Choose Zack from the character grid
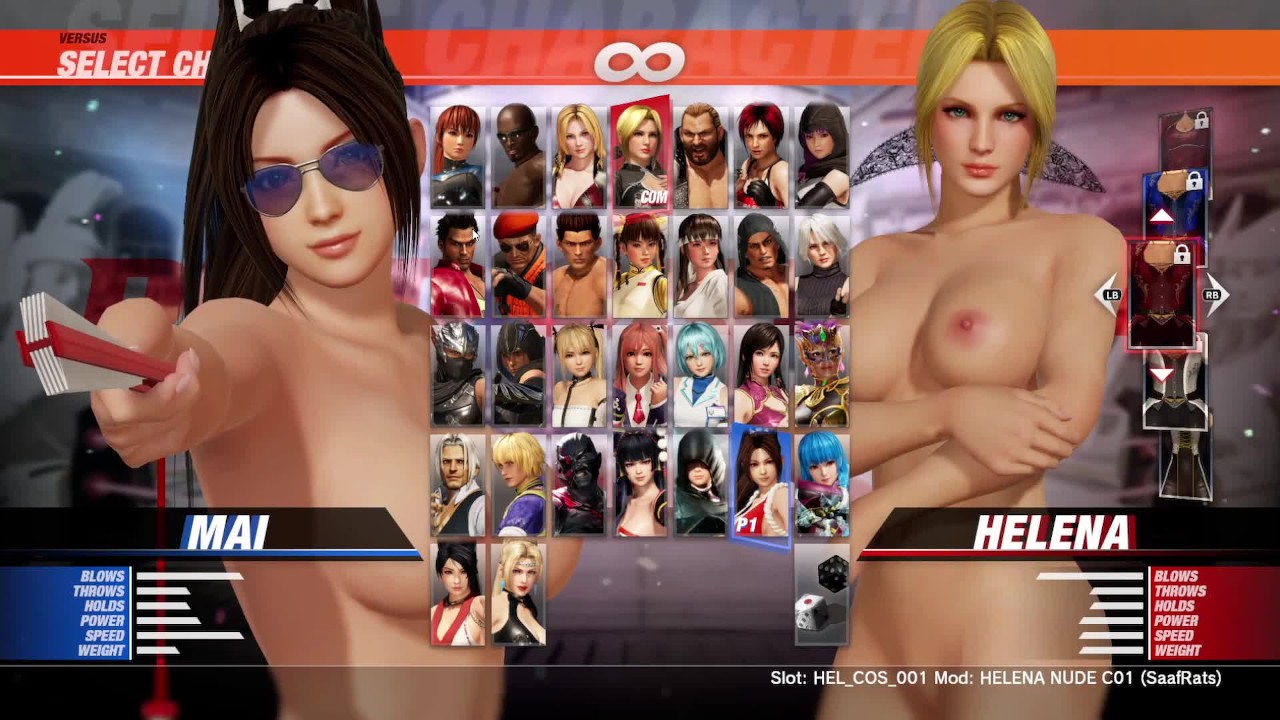Viewport: 1280px width, 720px height. [519, 156]
